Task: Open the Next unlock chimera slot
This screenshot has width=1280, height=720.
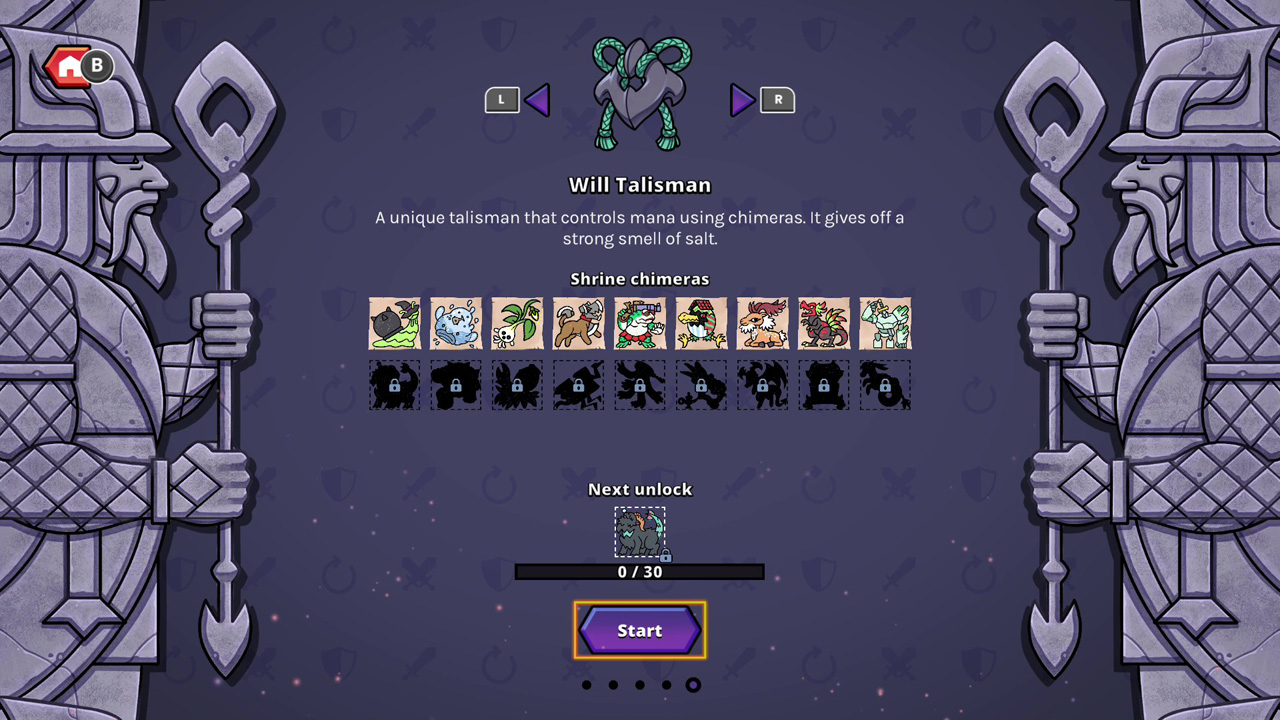Action: tap(639, 531)
